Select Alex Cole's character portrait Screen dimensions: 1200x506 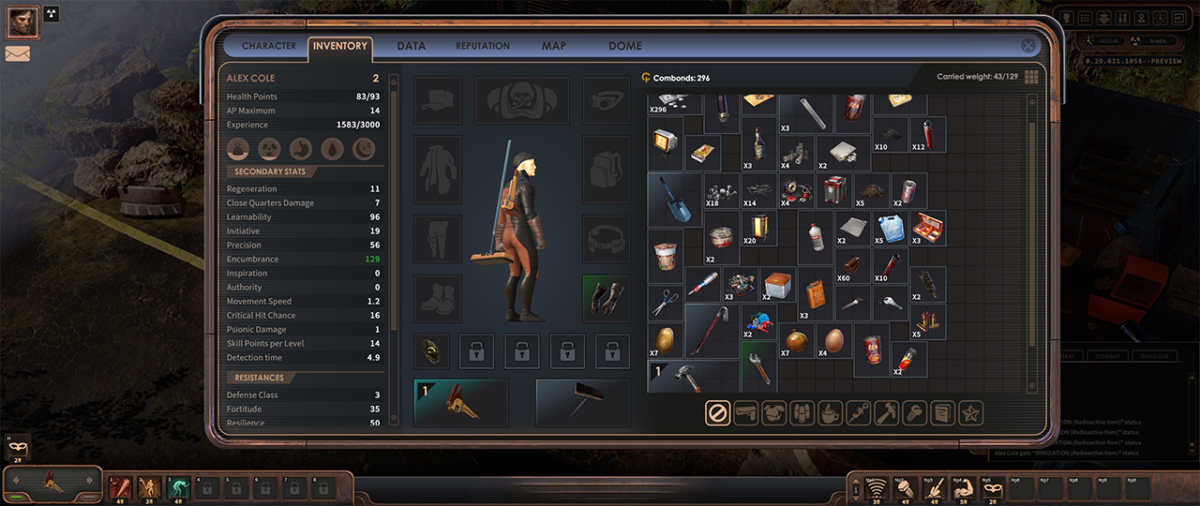tap(22, 20)
